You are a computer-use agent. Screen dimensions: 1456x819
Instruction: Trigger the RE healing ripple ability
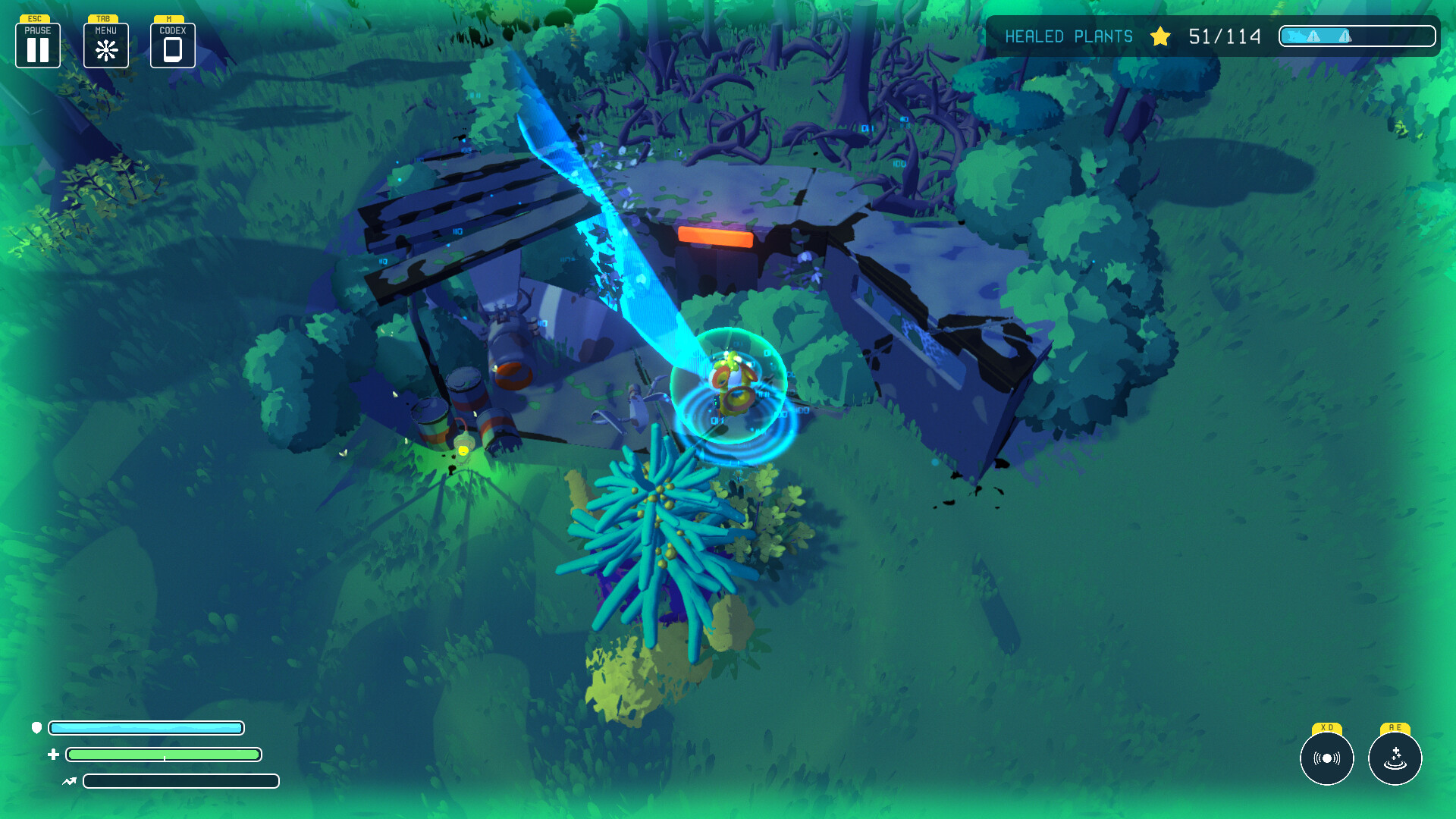(x=1395, y=758)
